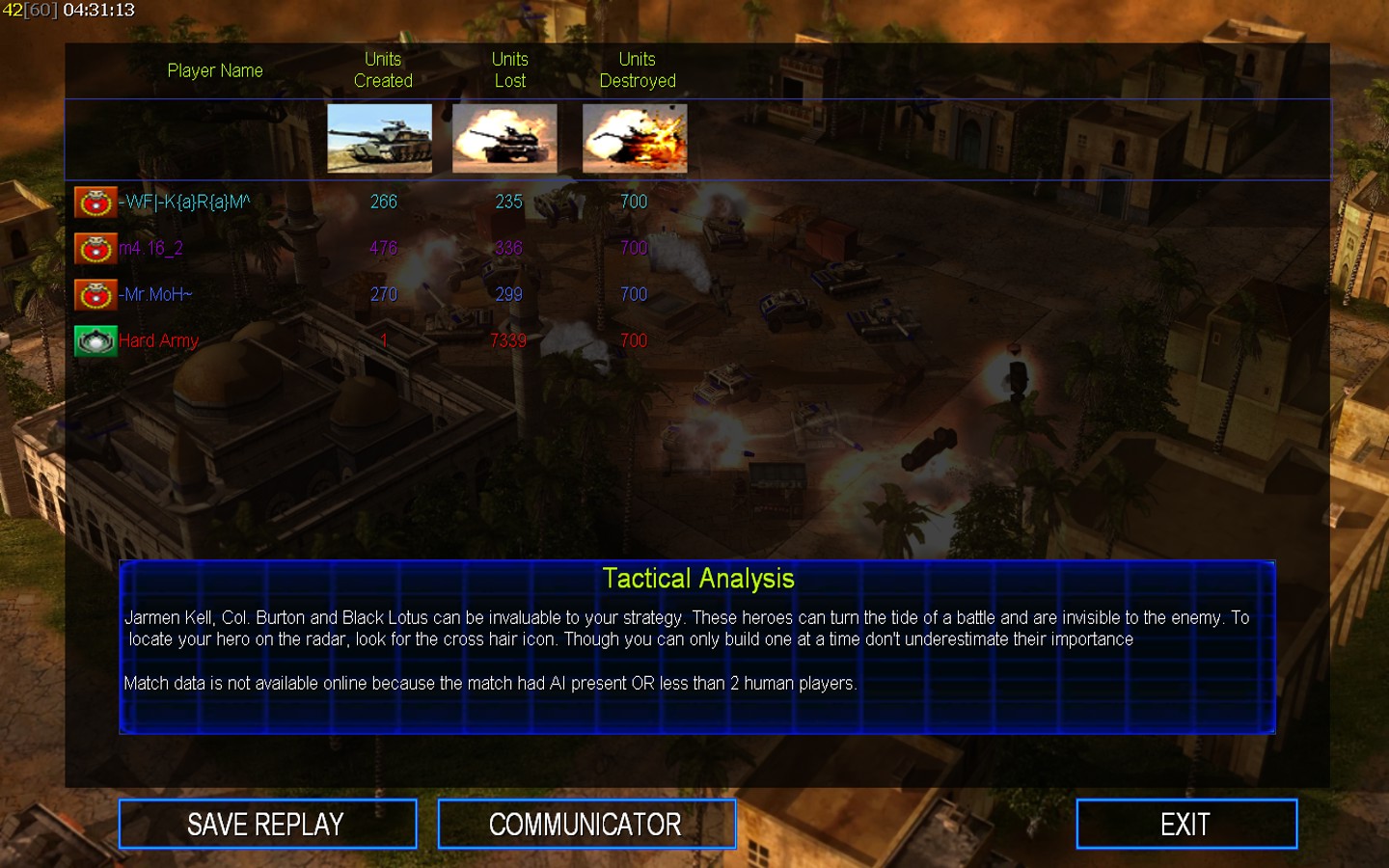The image size is (1389, 868).
Task: Open the Communicator
Action: 586,825
